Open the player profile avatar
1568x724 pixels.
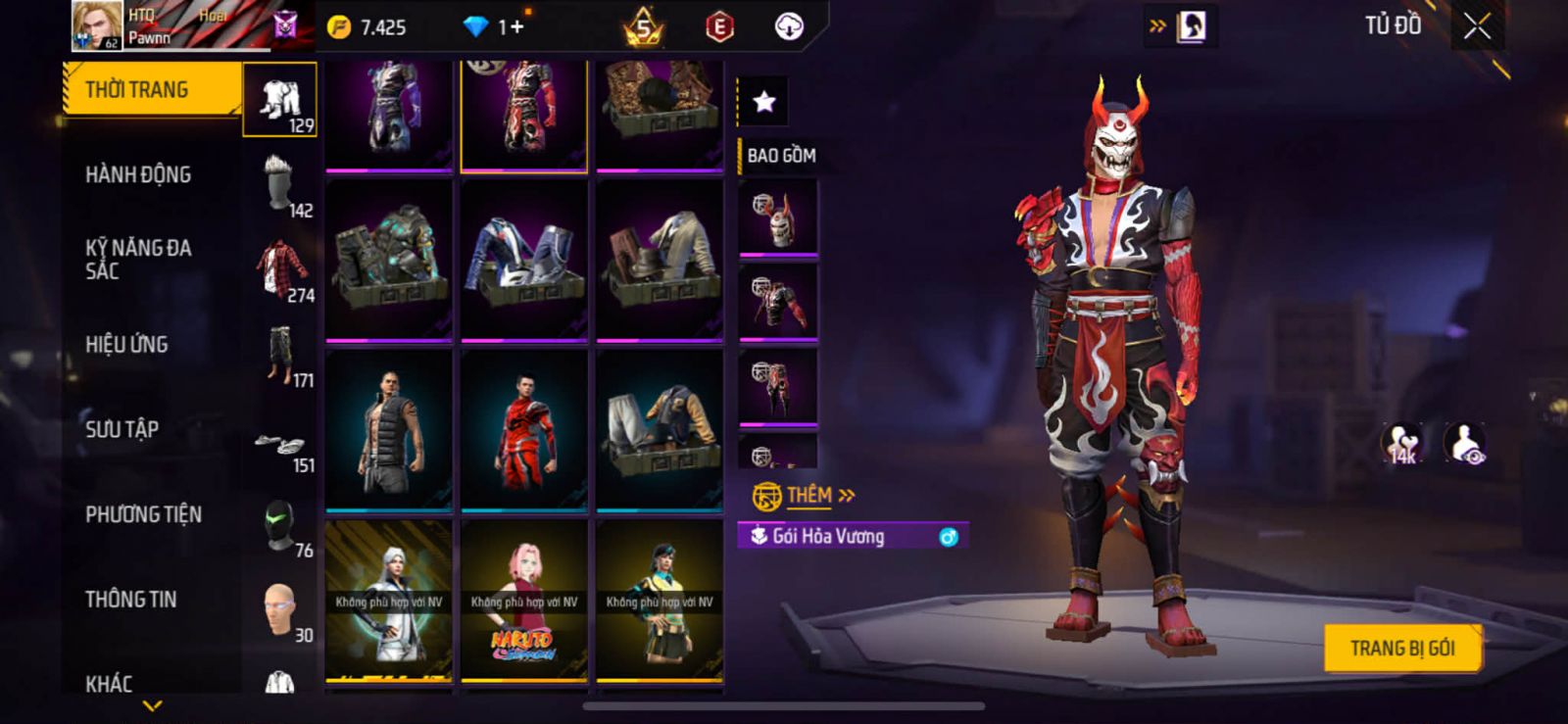pos(97,25)
